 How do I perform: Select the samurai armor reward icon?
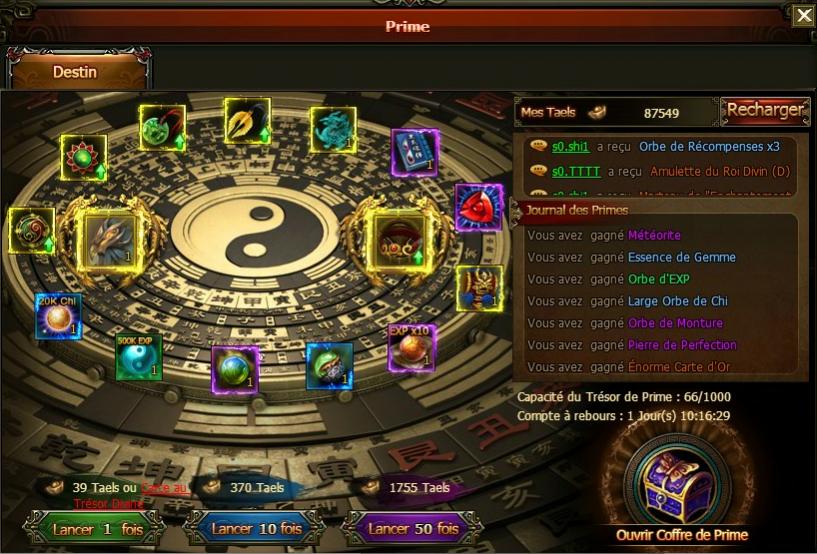[479, 287]
